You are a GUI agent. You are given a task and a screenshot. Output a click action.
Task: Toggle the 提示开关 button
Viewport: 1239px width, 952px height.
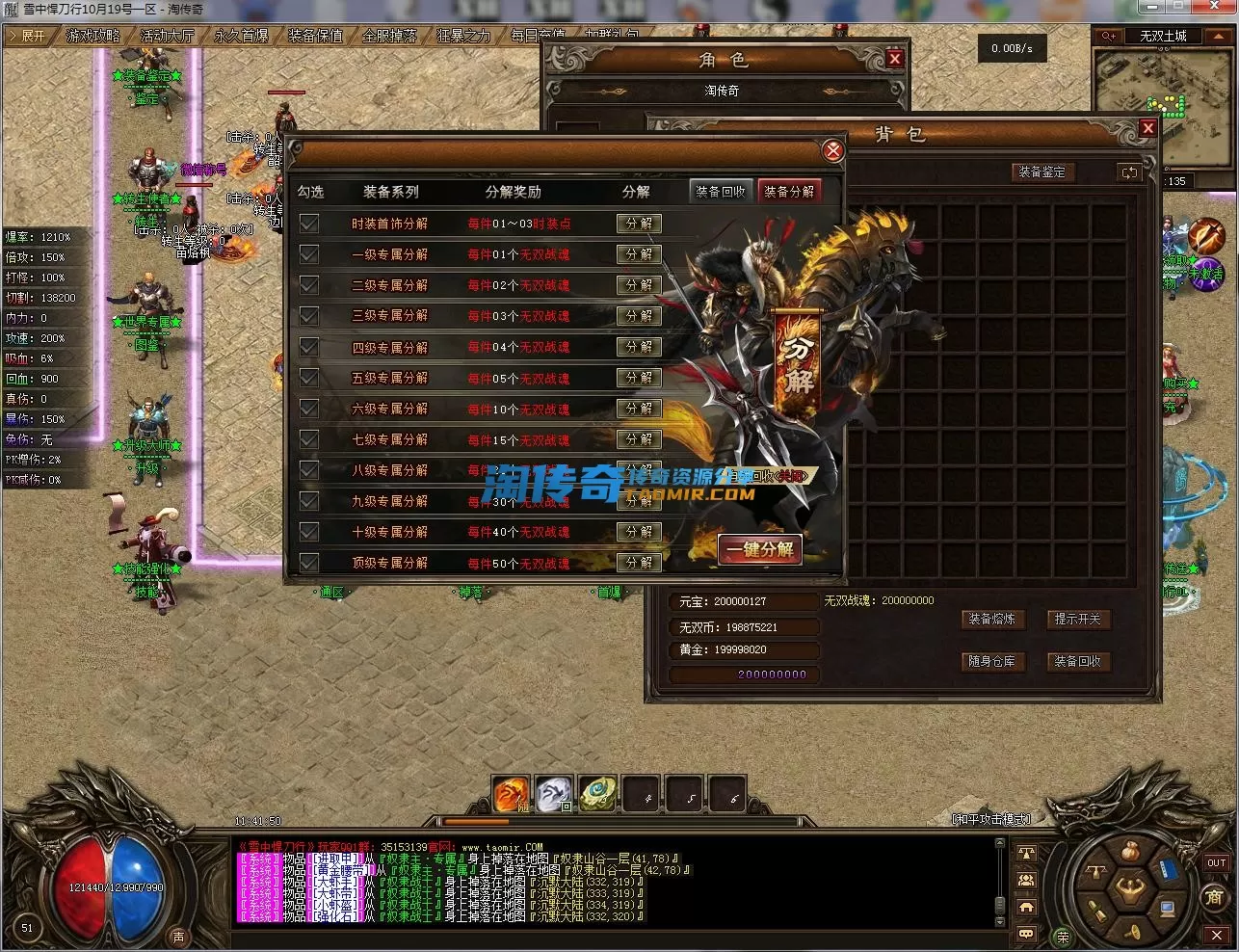tap(1077, 619)
